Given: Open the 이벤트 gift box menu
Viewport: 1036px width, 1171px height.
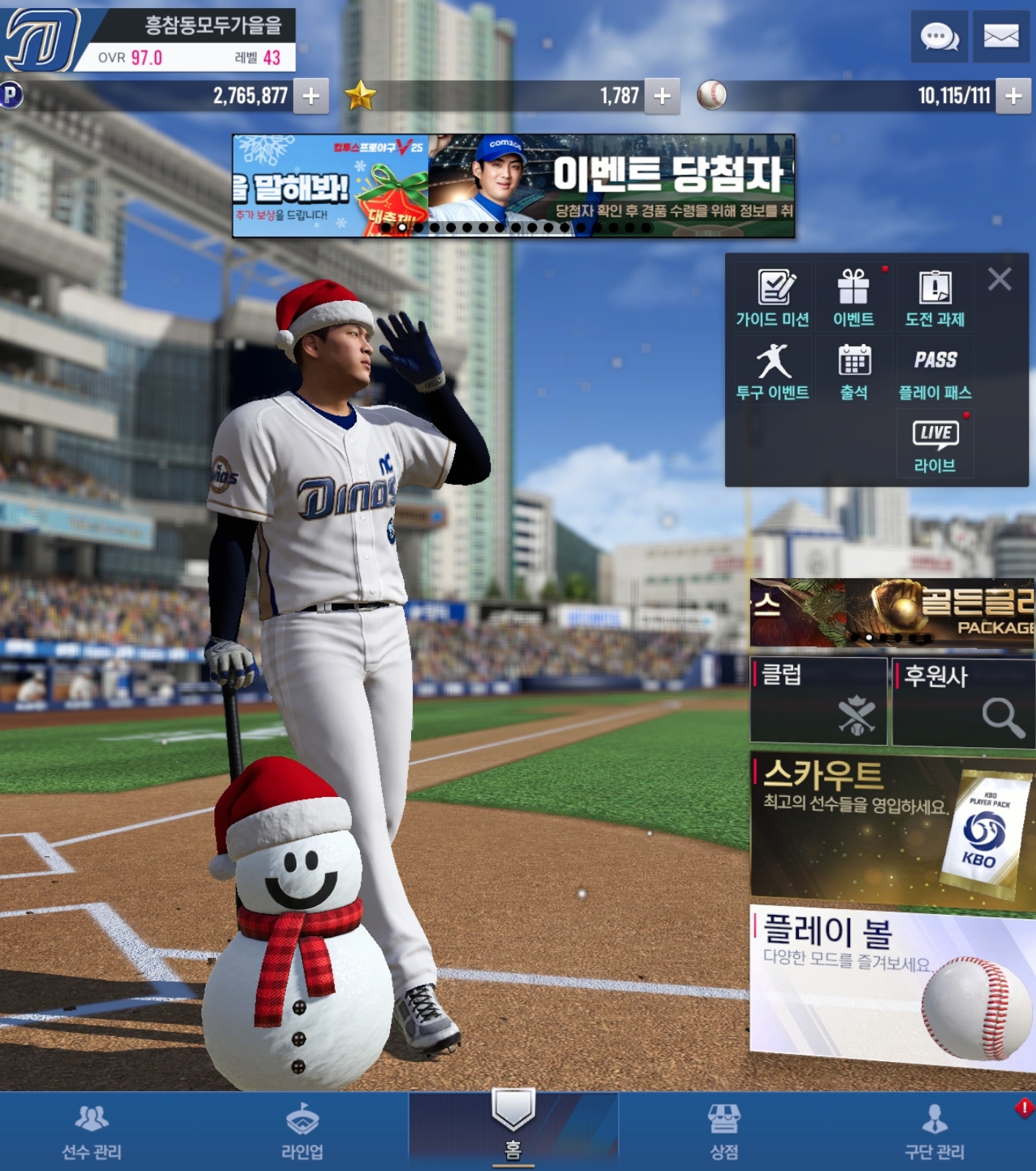Looking at the screenshot, I should [853, 297].
